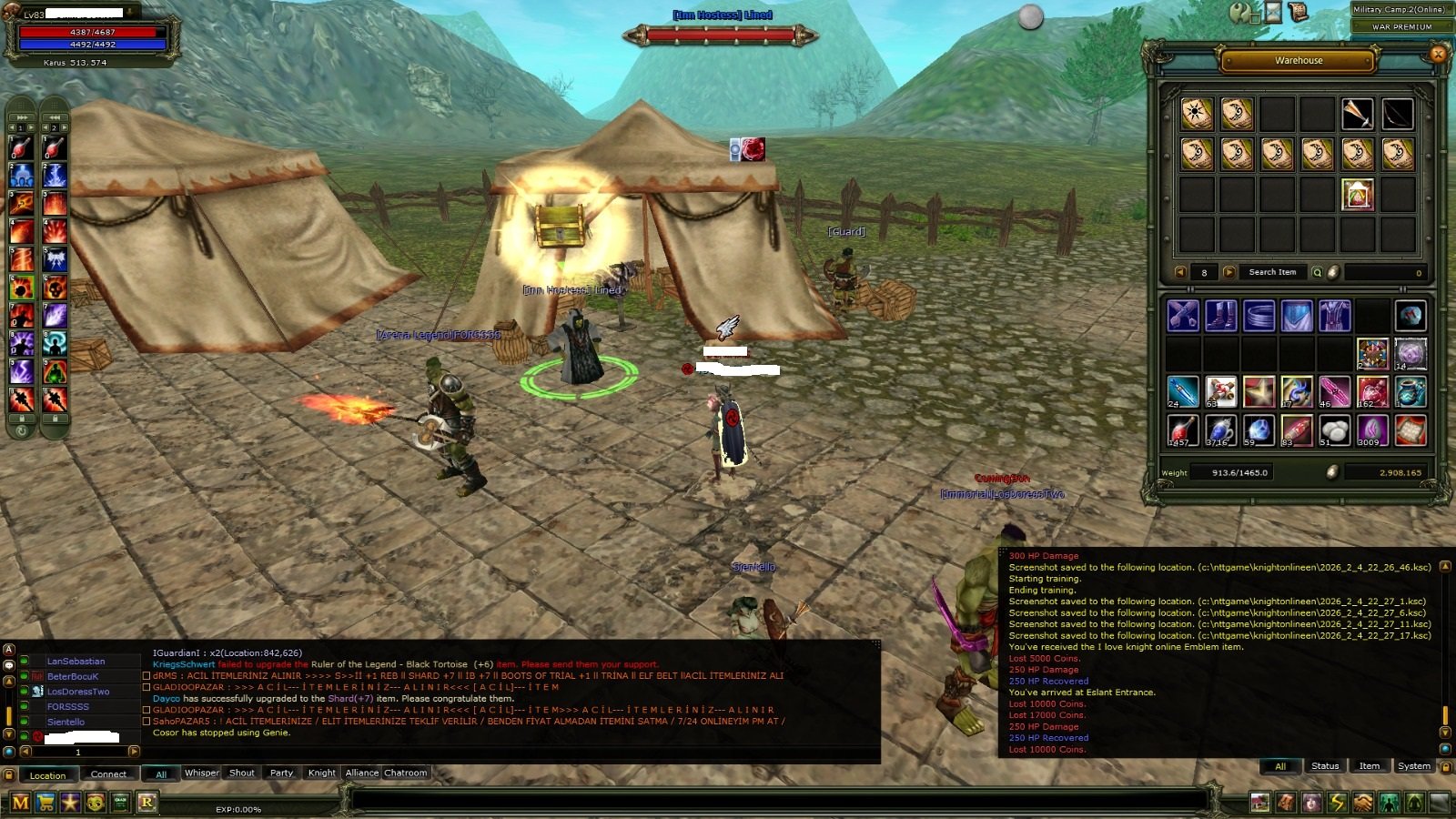Advance warehouse page with the right arrow
This screenshot has width=1456, height=819.
(x=1228, y=272)
